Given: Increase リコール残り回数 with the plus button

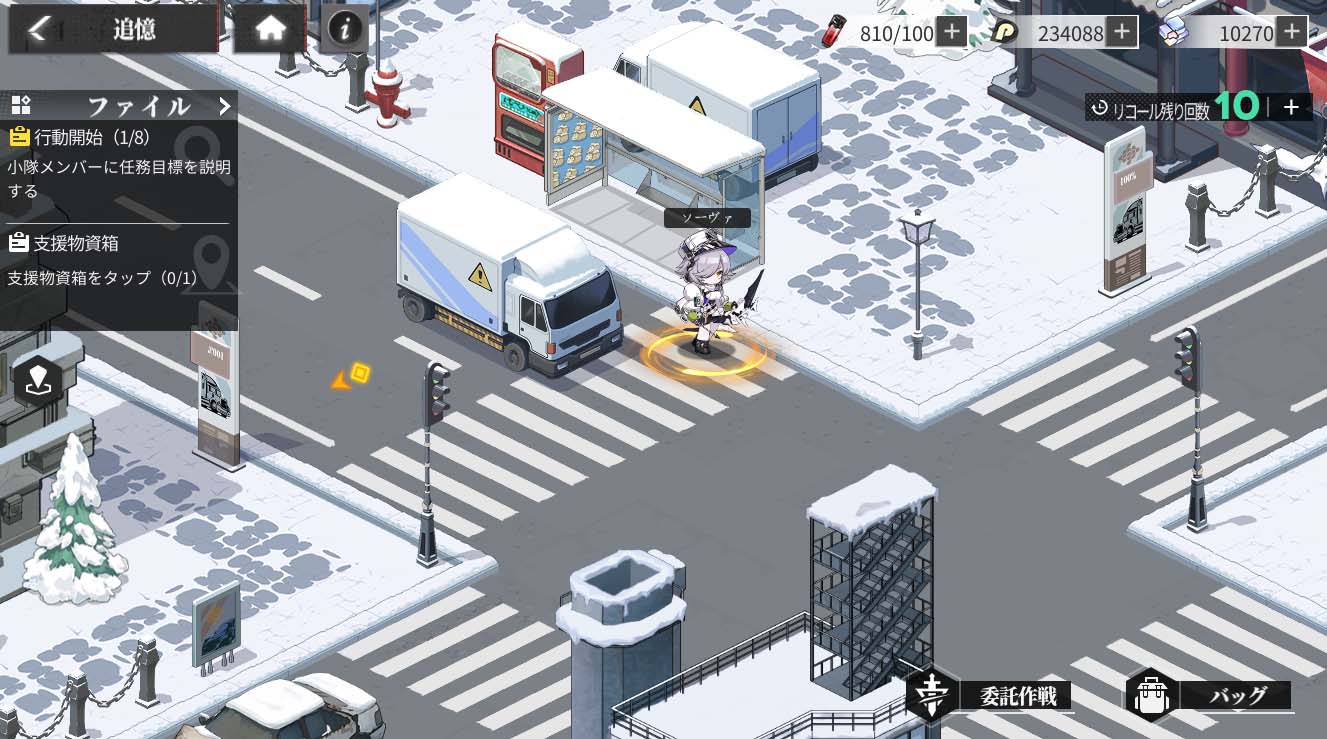Looking at the screenshot, I should pyautogui.click(x=1291, y=108).
